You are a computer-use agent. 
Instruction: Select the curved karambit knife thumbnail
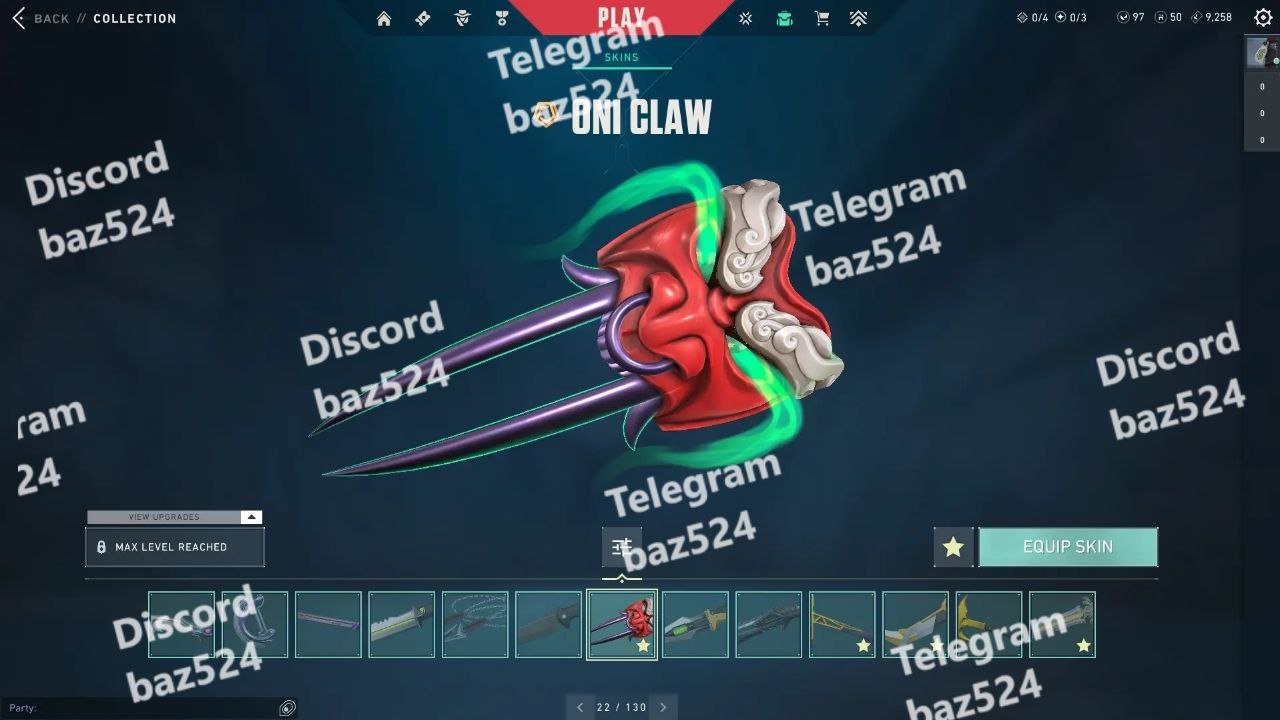click(x=255, y=625)
